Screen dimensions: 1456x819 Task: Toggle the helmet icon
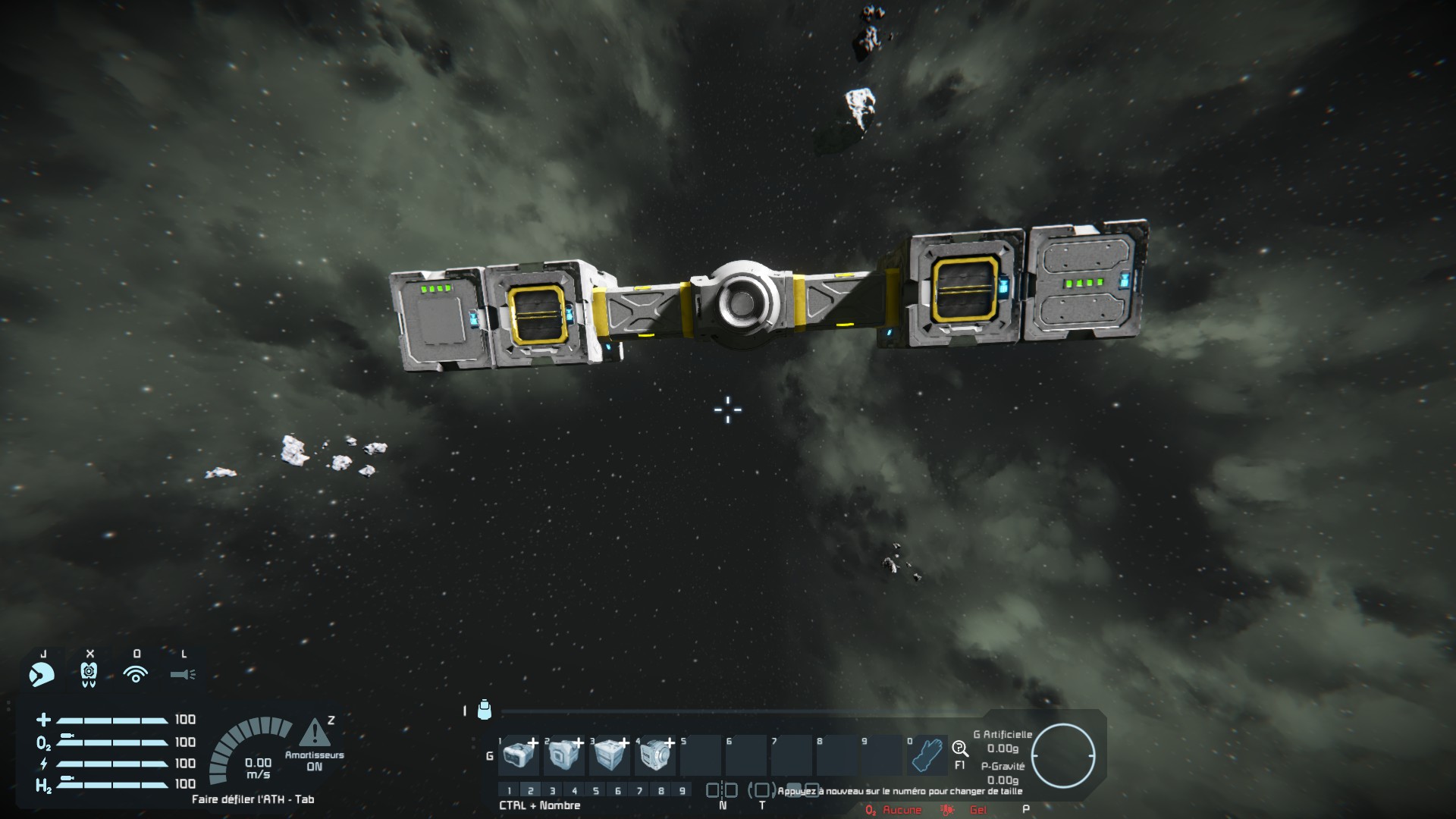pyautogui.click(x=42, y=673)
